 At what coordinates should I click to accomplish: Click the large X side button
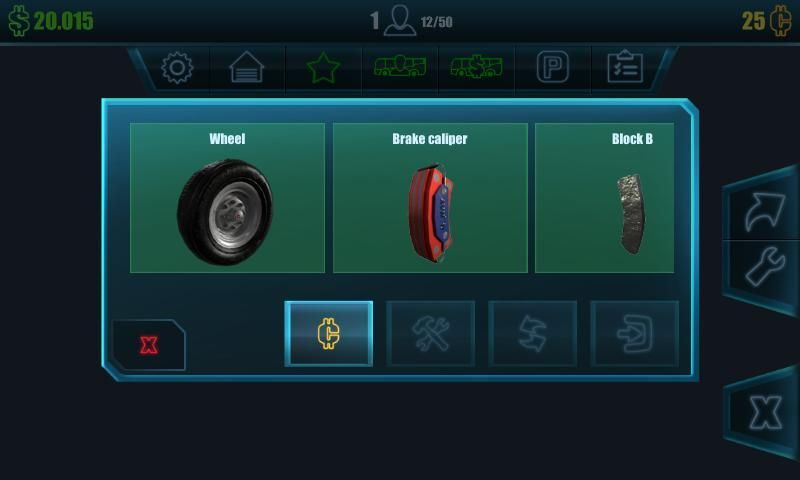765,412
